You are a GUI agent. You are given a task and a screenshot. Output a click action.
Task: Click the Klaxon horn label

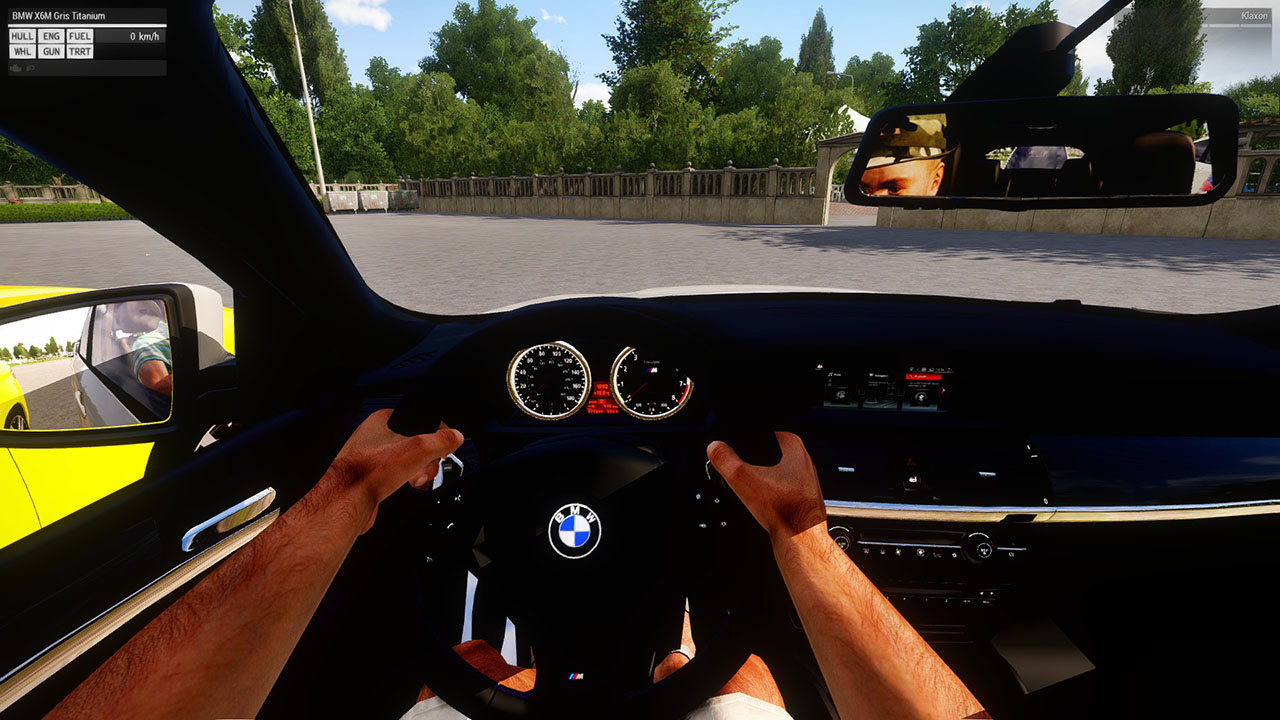(1254, 16)
